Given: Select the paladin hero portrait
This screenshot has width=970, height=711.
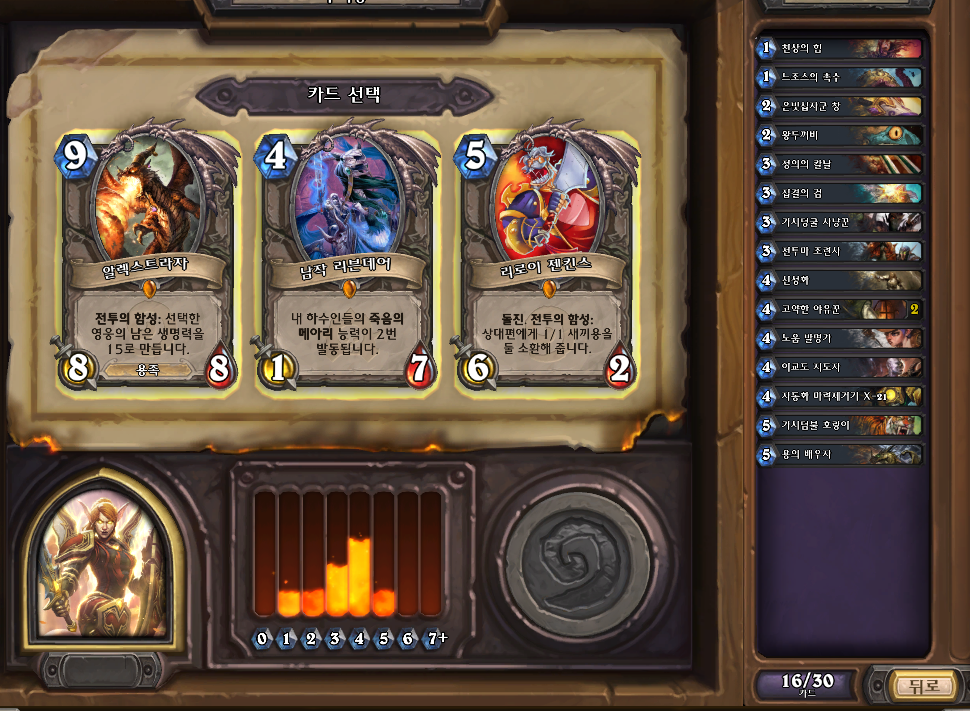Looking at the screenshot, I should point(103,565).
